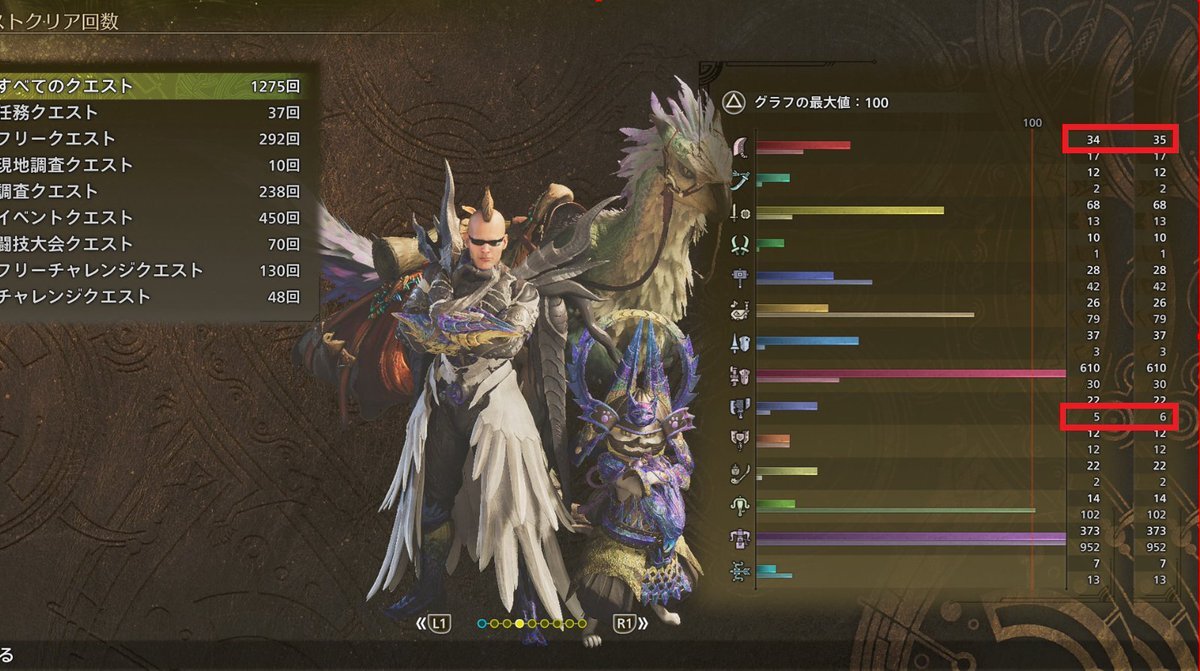Choose the 闘技大会クエスト entry

(150, 244)
